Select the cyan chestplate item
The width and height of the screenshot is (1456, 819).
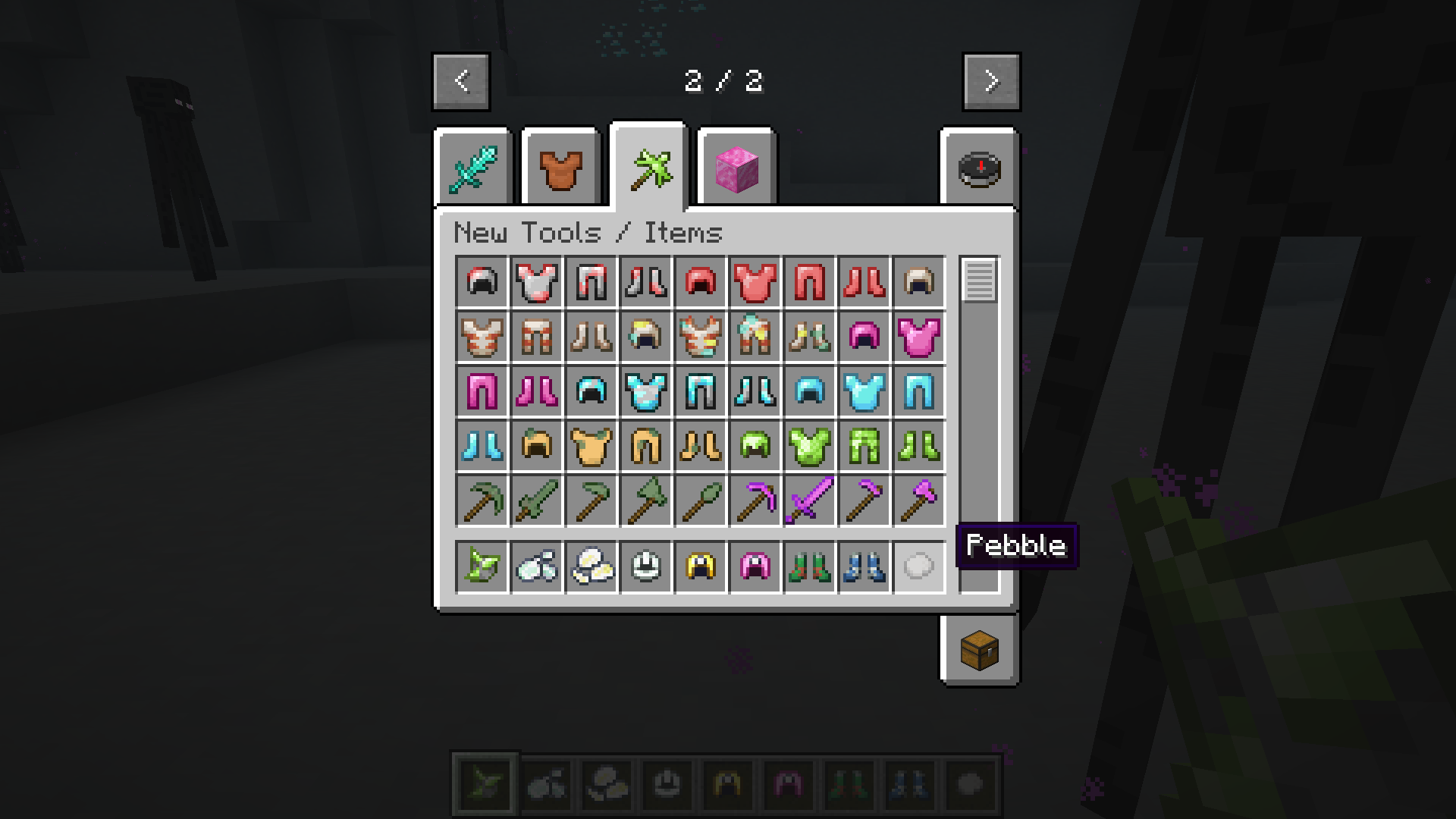(865, 392)
